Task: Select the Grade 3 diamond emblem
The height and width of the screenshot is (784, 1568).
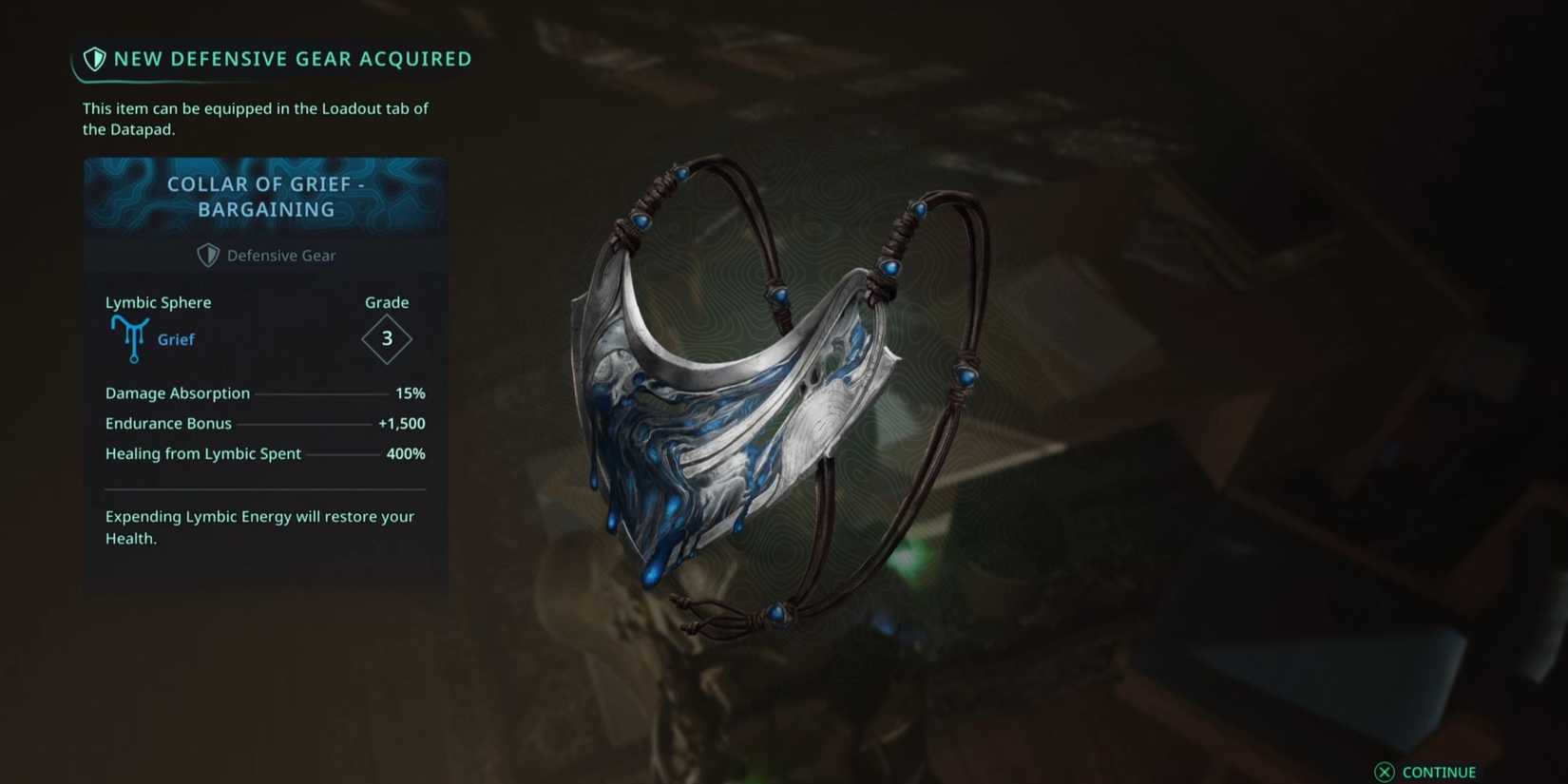Action: (x=386, y=338)
